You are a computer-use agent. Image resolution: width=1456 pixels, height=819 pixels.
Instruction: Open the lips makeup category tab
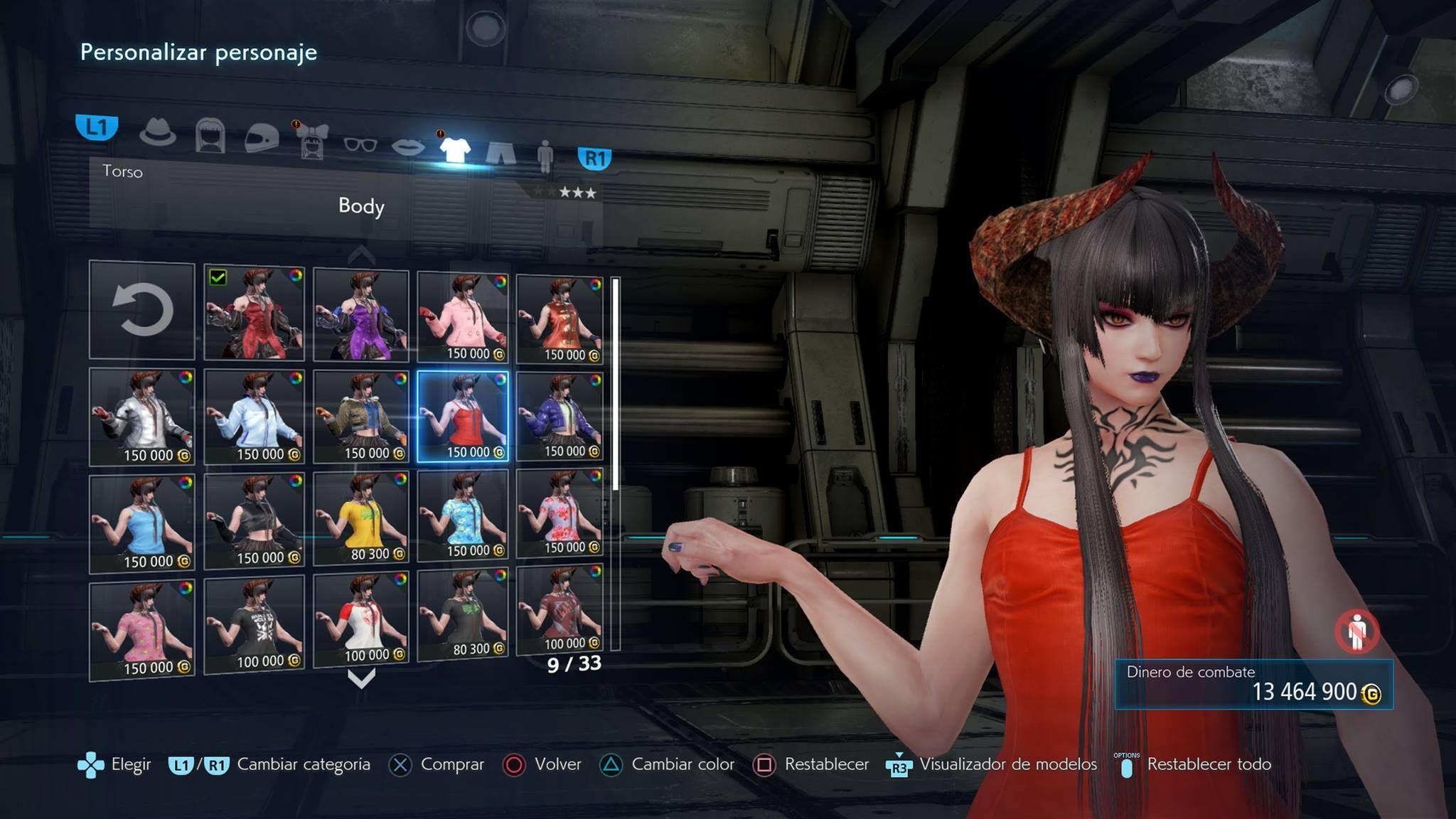pos(408,146)
